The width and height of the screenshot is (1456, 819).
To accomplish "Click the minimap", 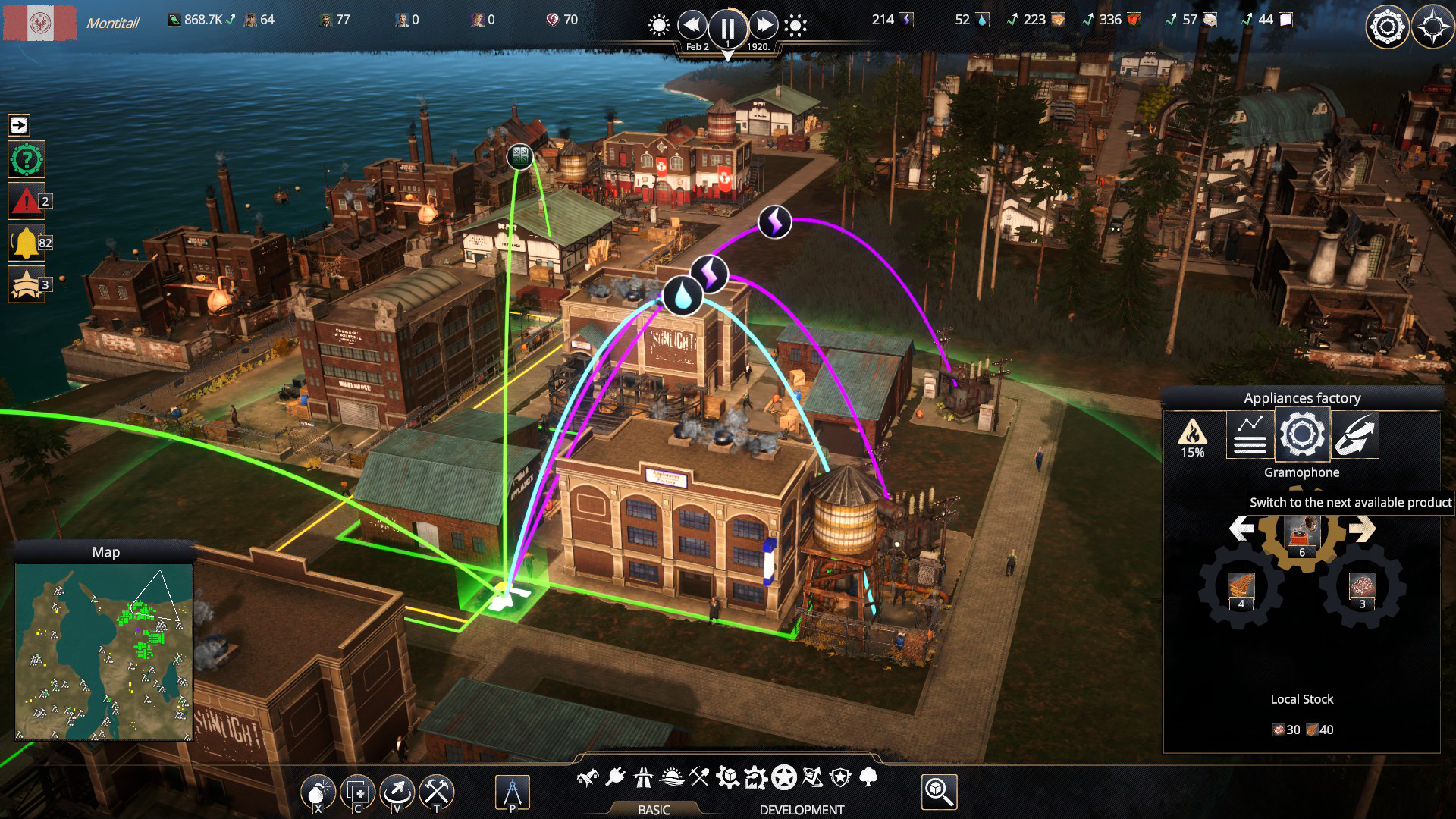I will [x=104, y=651].
